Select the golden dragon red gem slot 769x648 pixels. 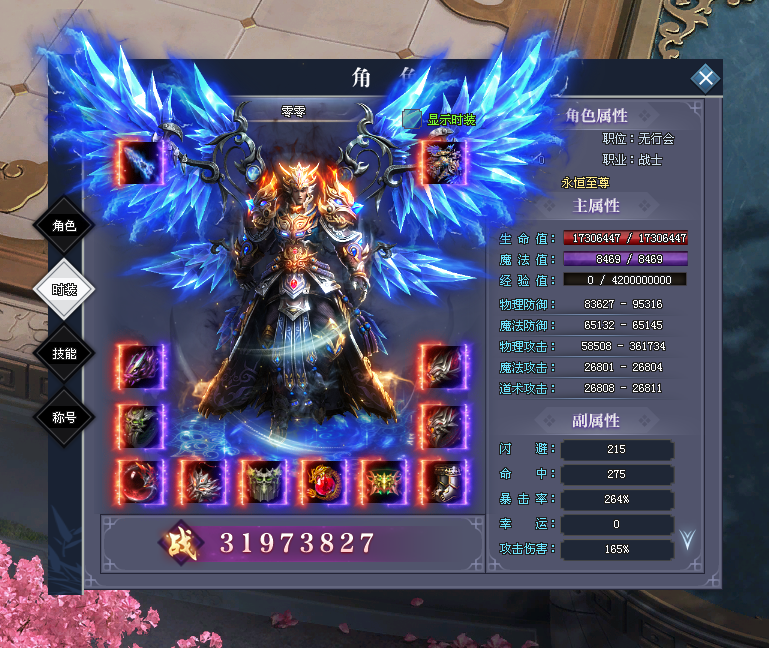point(322,482)
